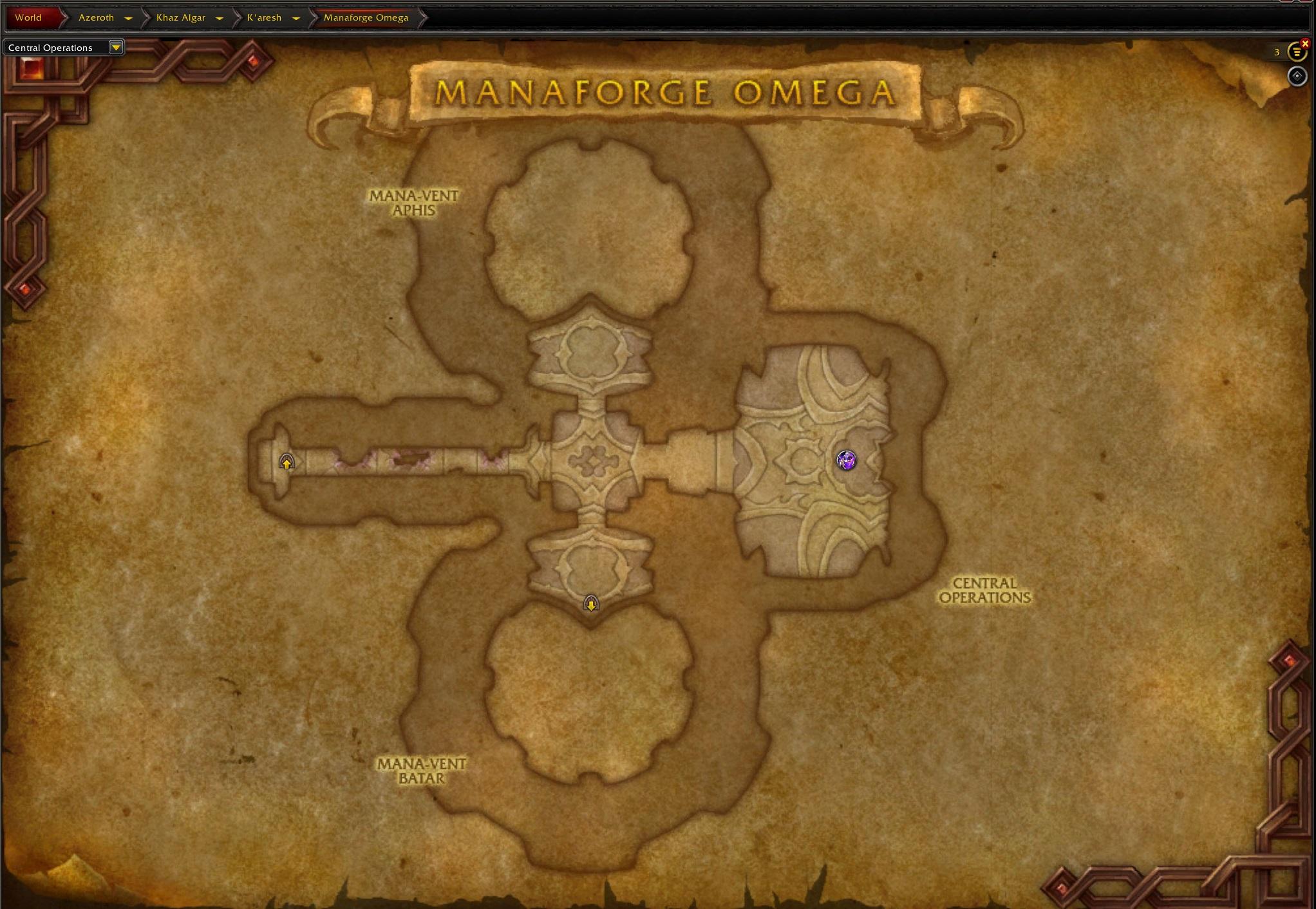Toggle the diamond map pin button
The height and width of the screenshot is (909, 1316).
1297,76
